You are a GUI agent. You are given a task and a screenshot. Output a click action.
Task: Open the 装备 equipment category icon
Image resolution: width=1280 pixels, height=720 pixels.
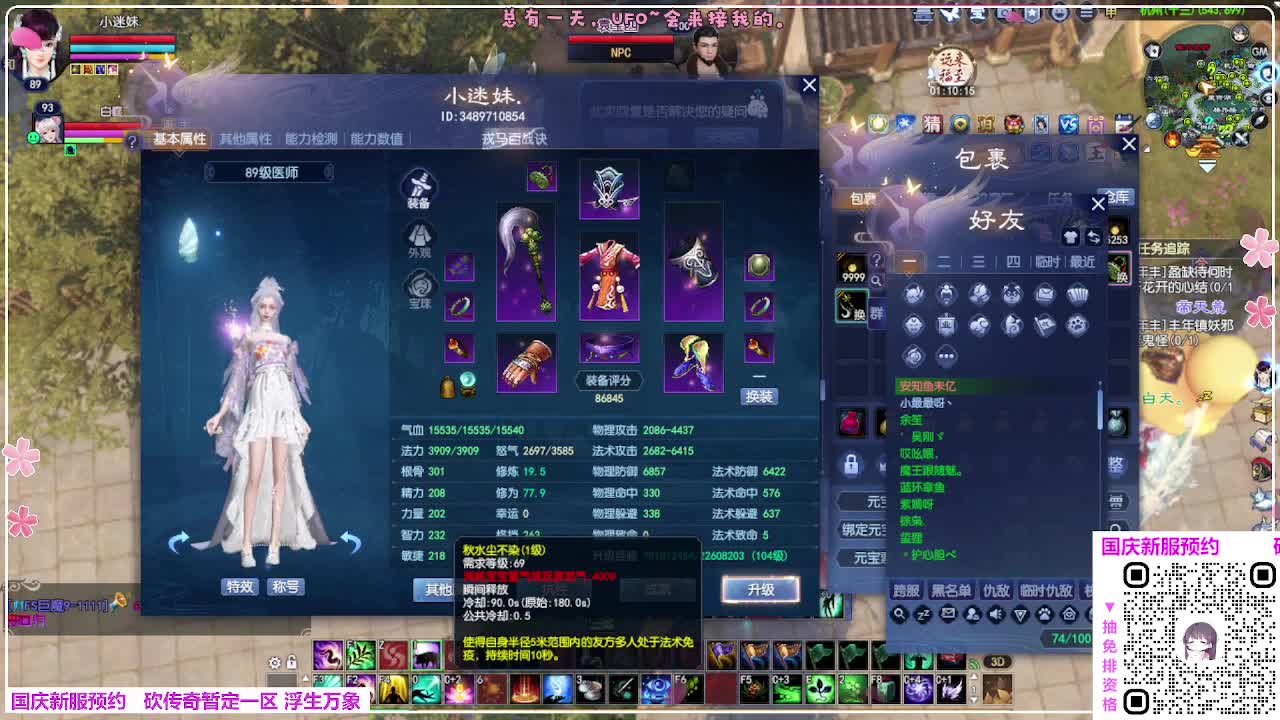click(419, 189)
